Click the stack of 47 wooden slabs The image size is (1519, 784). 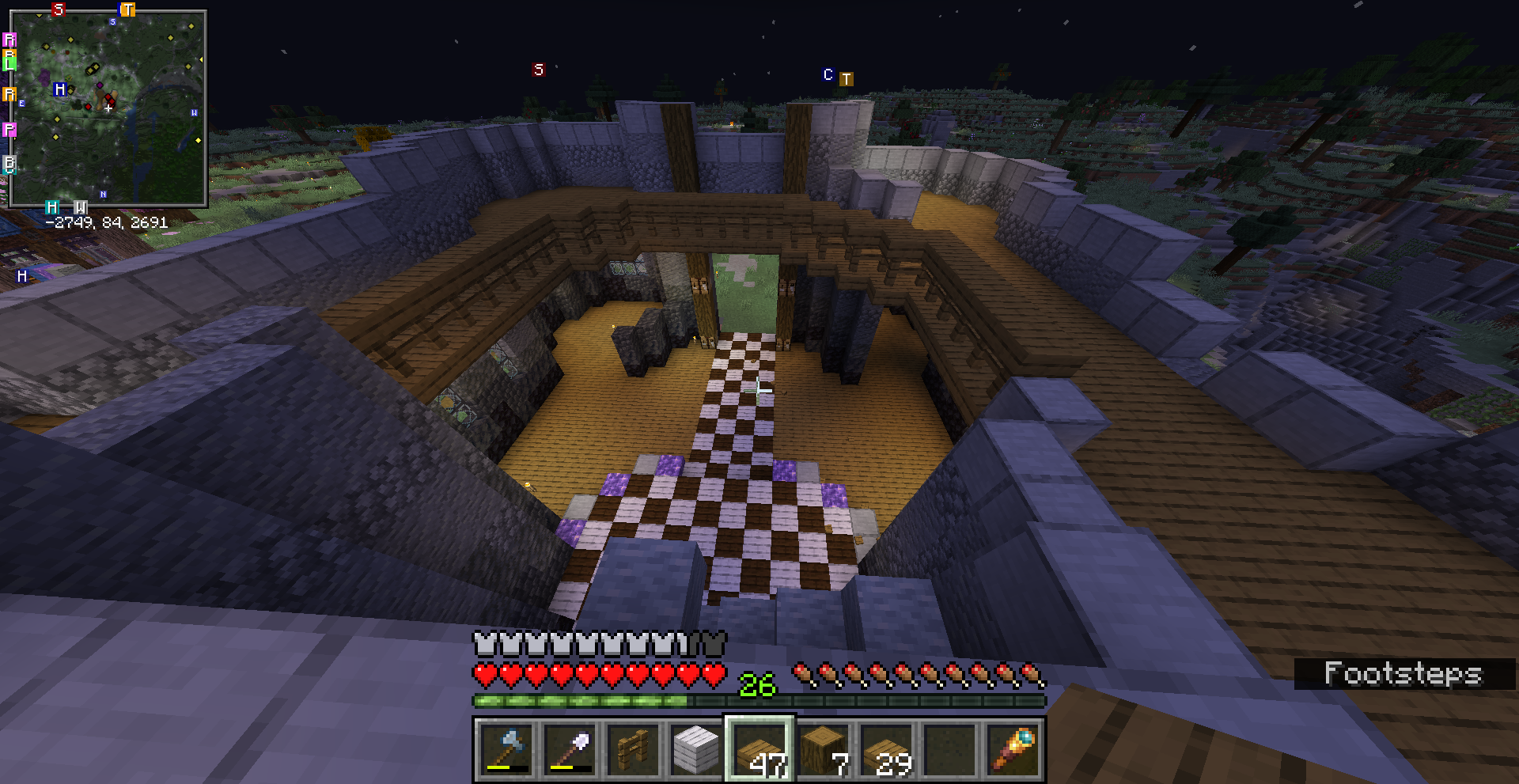(x=759, y=748)
